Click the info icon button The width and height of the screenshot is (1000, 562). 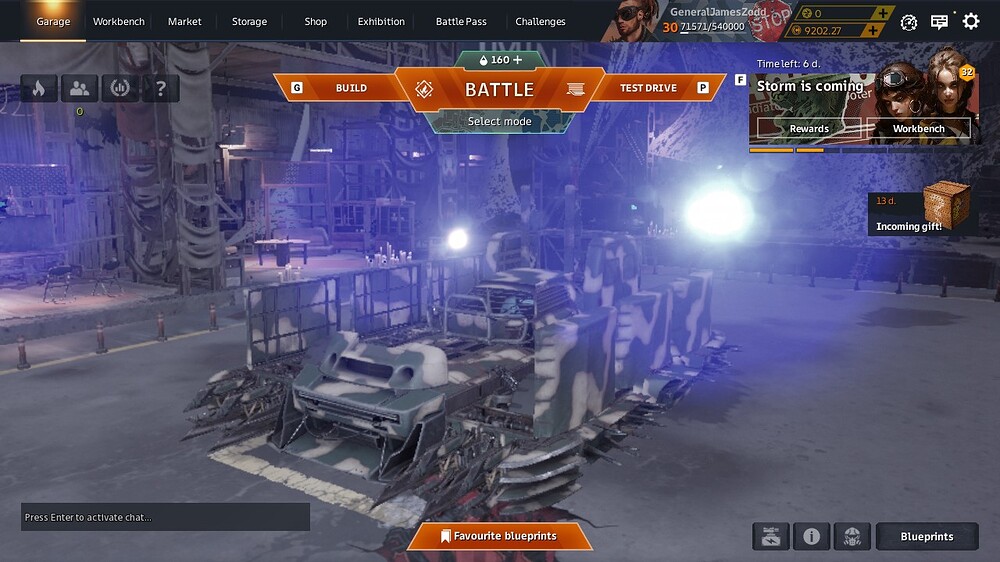pos(811,537)
